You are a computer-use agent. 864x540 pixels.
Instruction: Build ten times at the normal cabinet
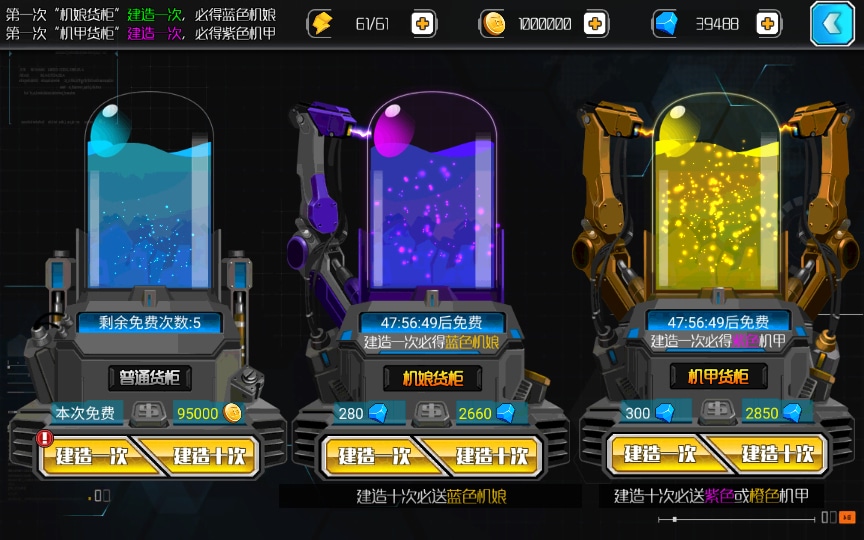pyautogui.click(x=208, y=457)
